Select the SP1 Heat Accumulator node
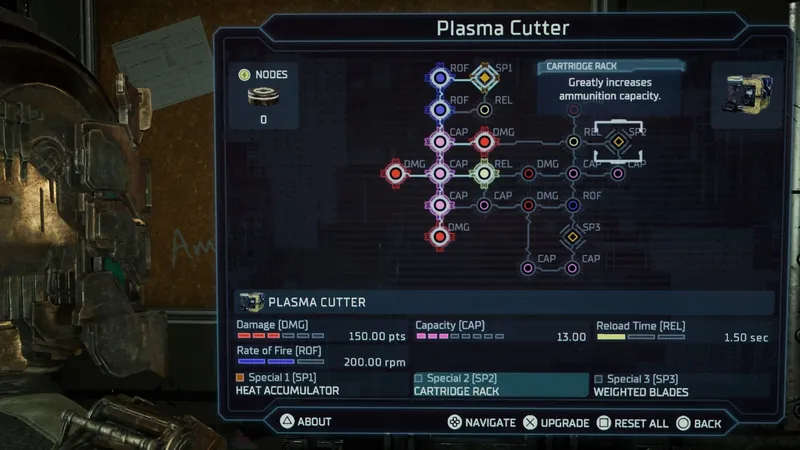This screenshot has height=450, width=800. (484, 76)
